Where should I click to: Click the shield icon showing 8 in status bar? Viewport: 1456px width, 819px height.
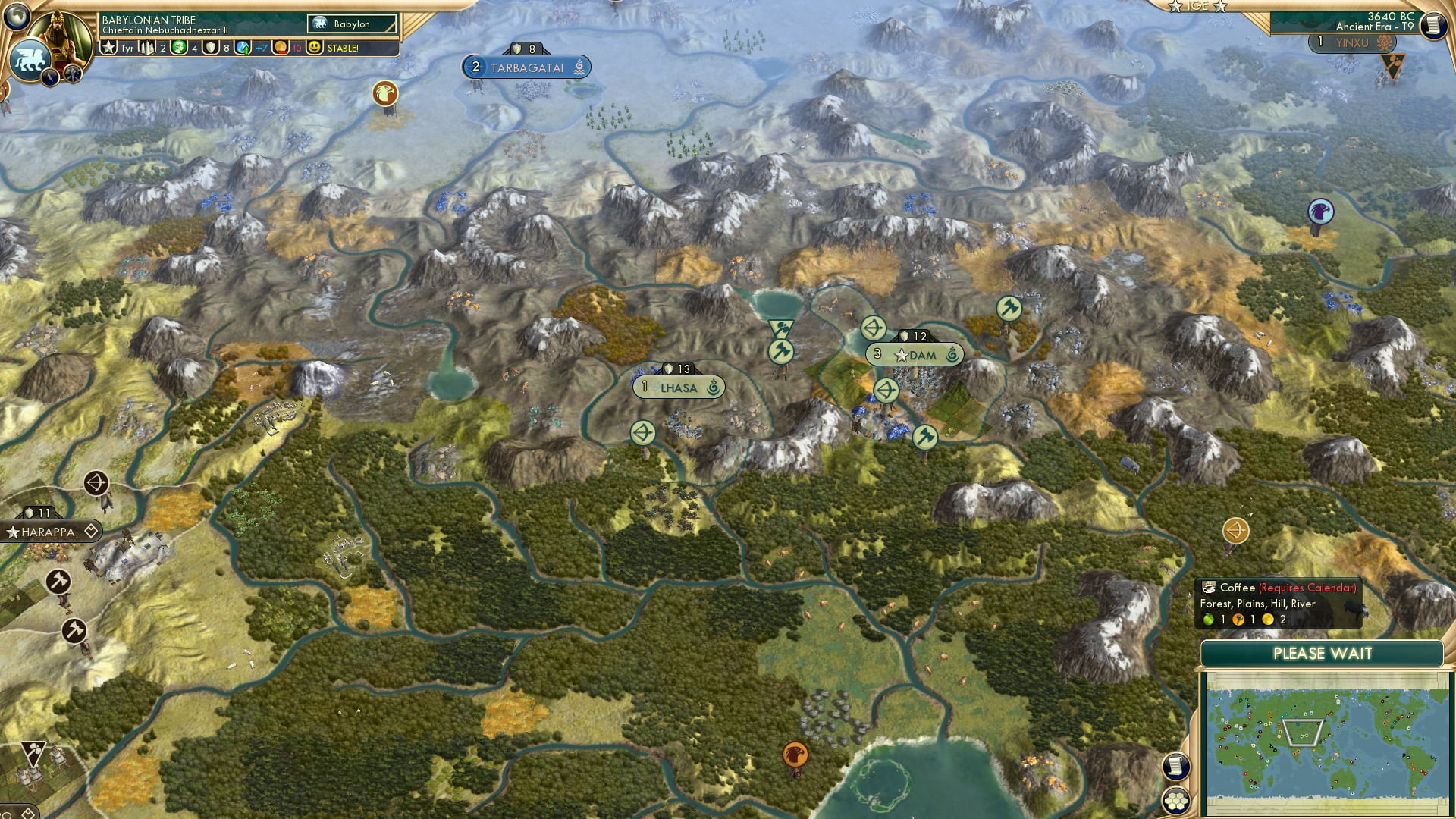(210, 47)
